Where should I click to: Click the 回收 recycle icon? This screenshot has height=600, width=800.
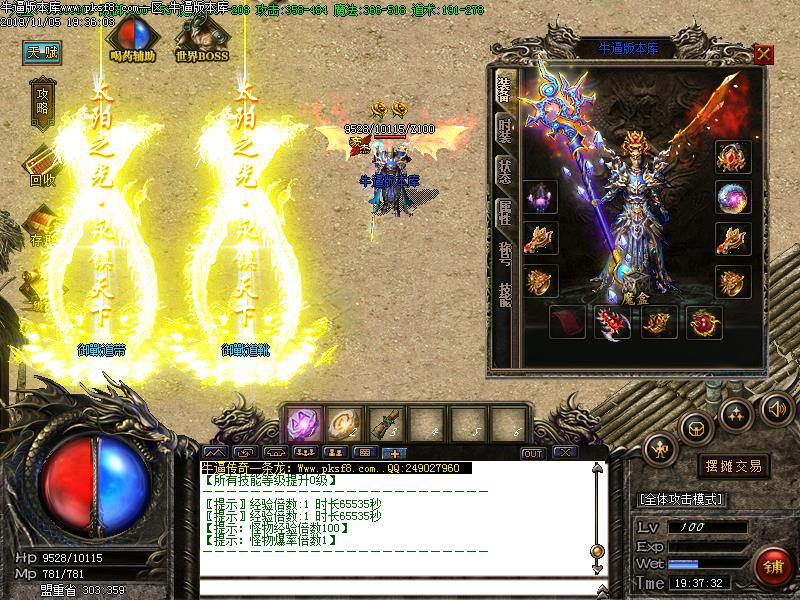point(43,165)
